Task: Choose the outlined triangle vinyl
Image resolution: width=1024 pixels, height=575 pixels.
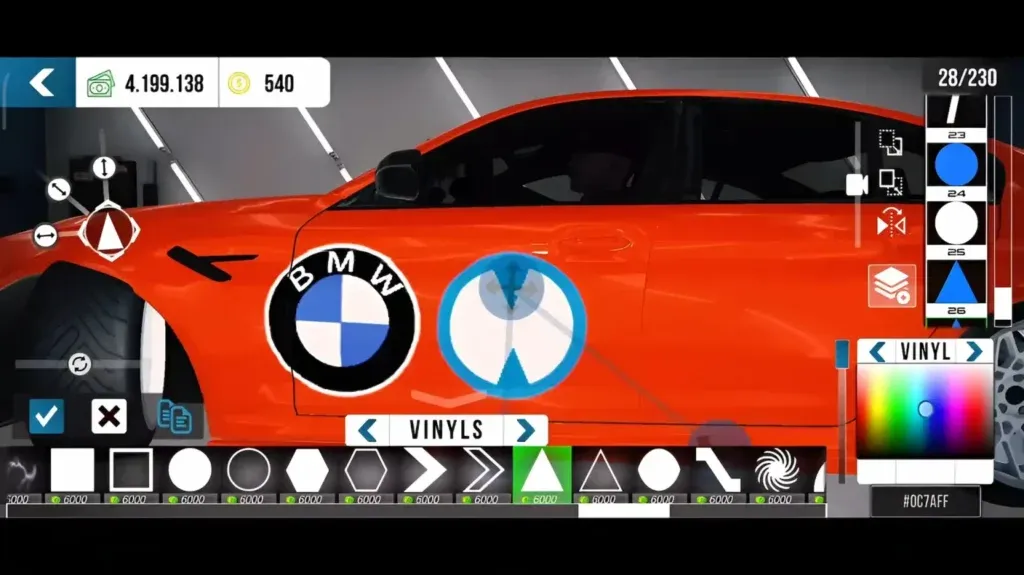Action: tap(600, 470)
